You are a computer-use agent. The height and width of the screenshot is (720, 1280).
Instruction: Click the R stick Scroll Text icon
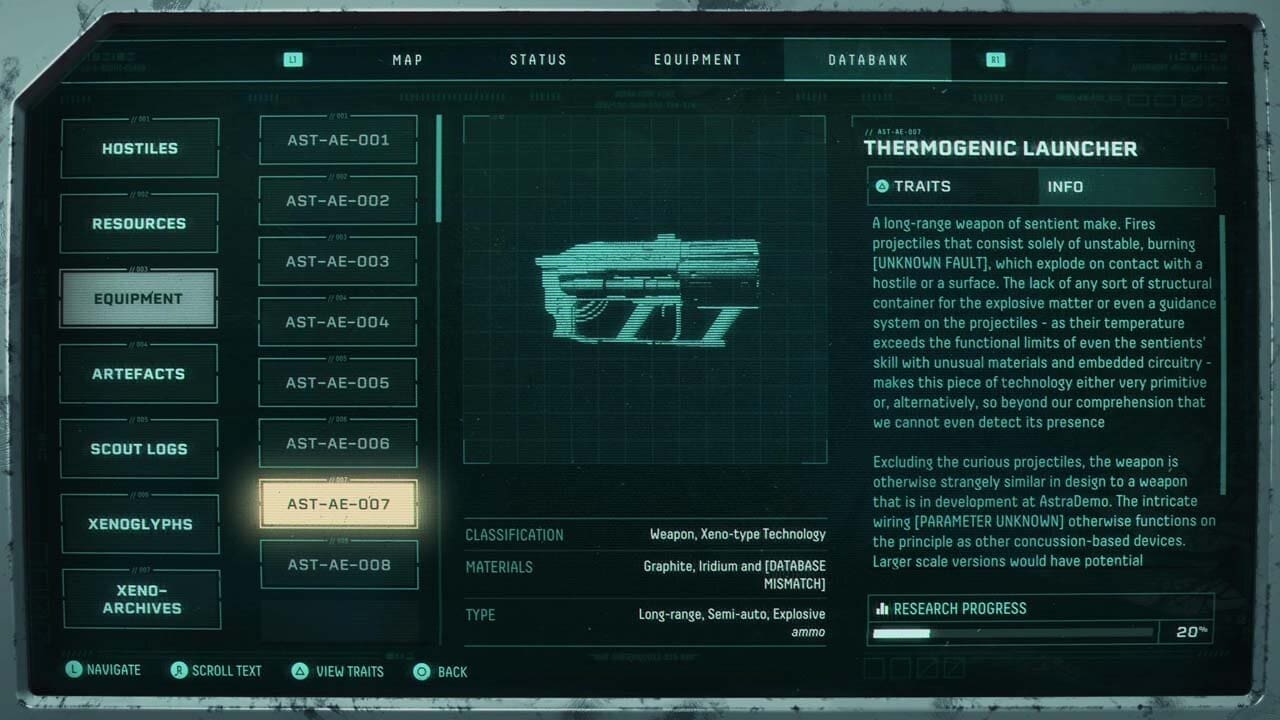pos(180,671)
